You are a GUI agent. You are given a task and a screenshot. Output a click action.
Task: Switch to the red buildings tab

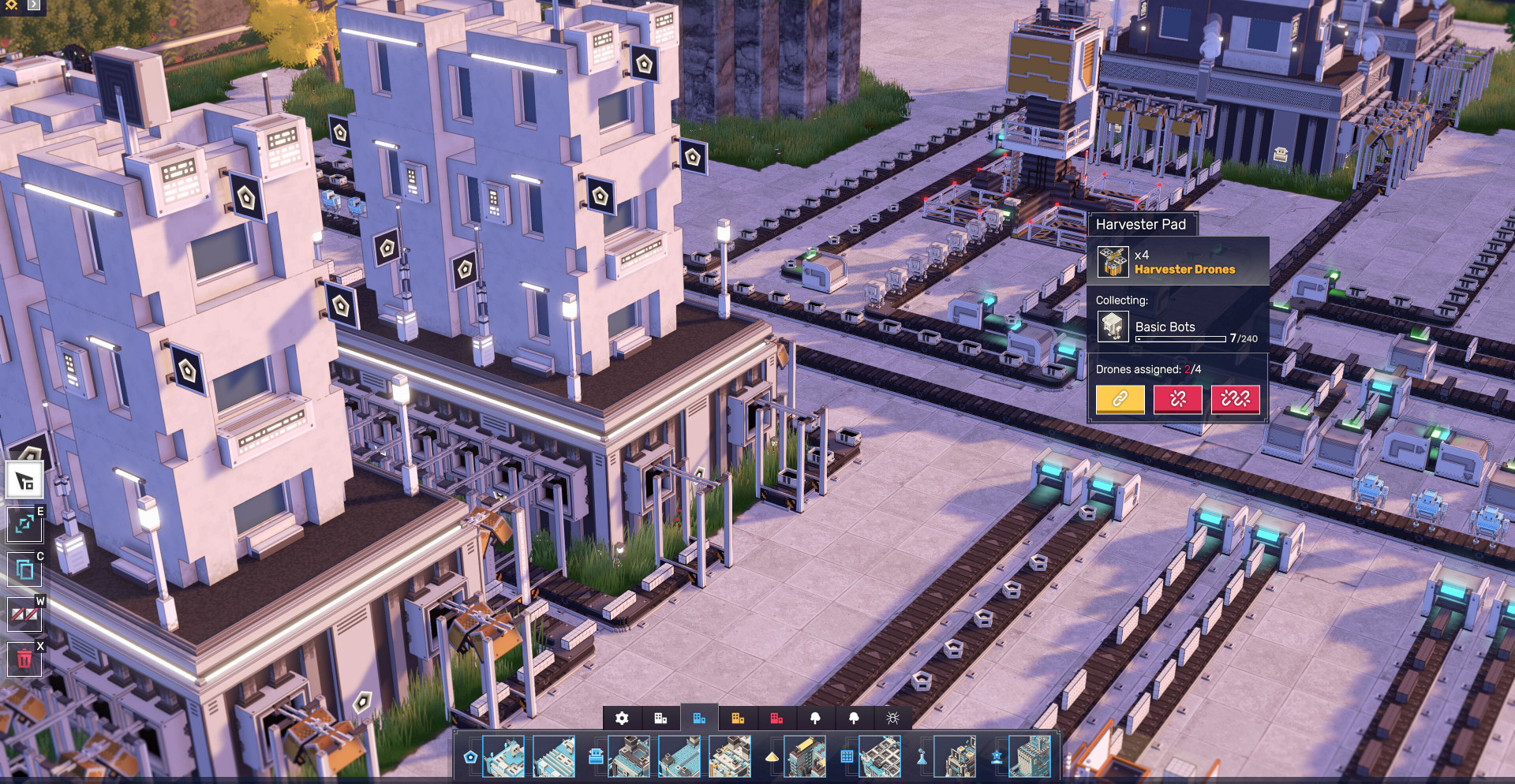[x=776, y=718]
